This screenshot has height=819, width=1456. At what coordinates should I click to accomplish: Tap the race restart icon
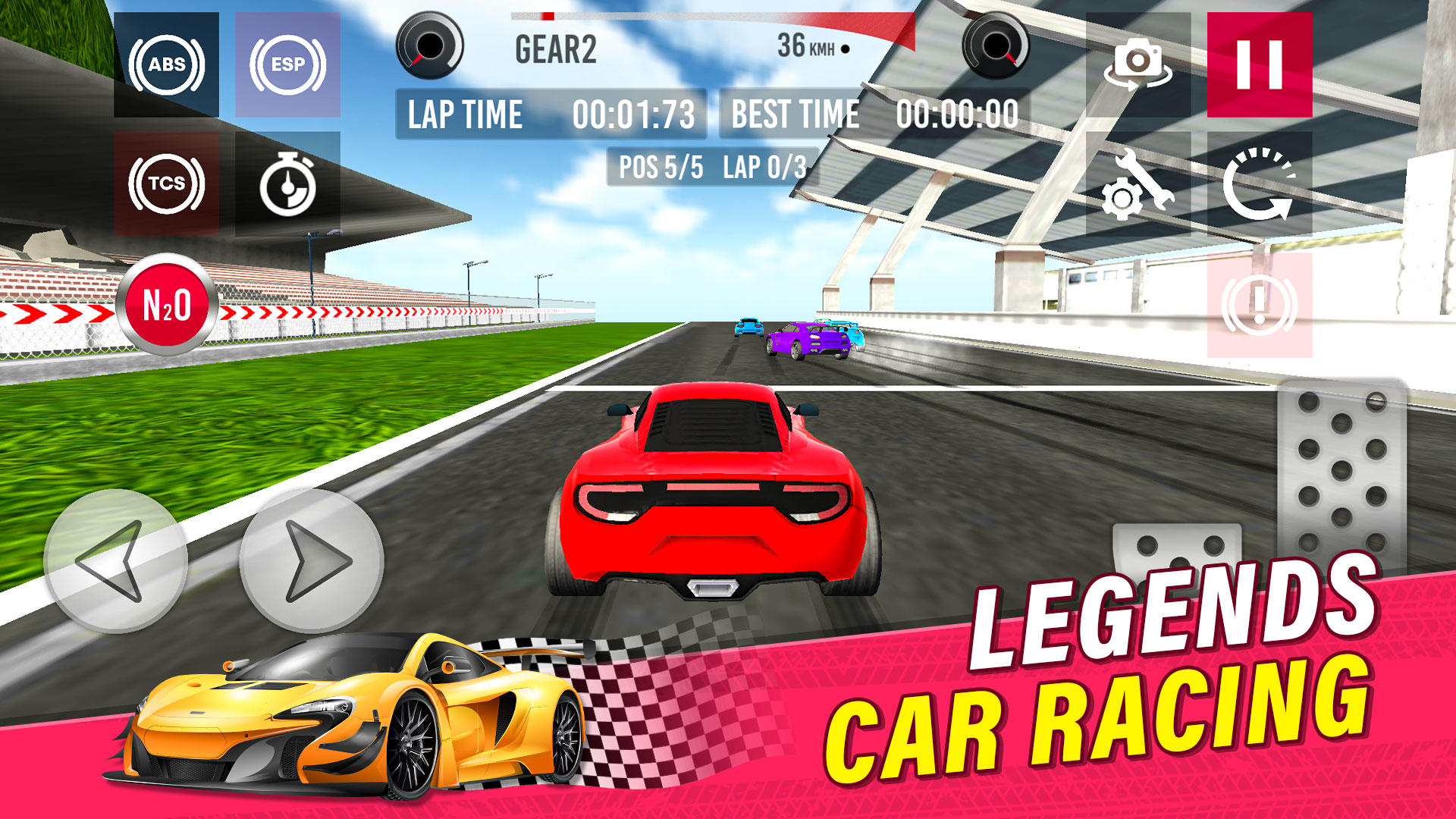click(x=1263, y=184)
